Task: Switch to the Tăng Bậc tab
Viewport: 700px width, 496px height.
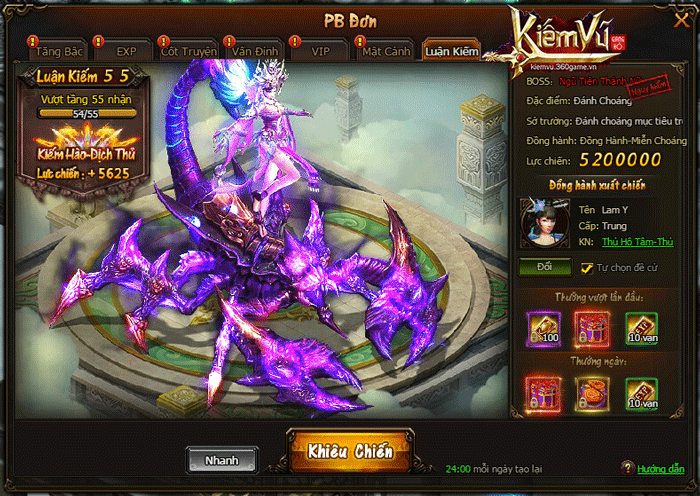Action: click(61, 51)
